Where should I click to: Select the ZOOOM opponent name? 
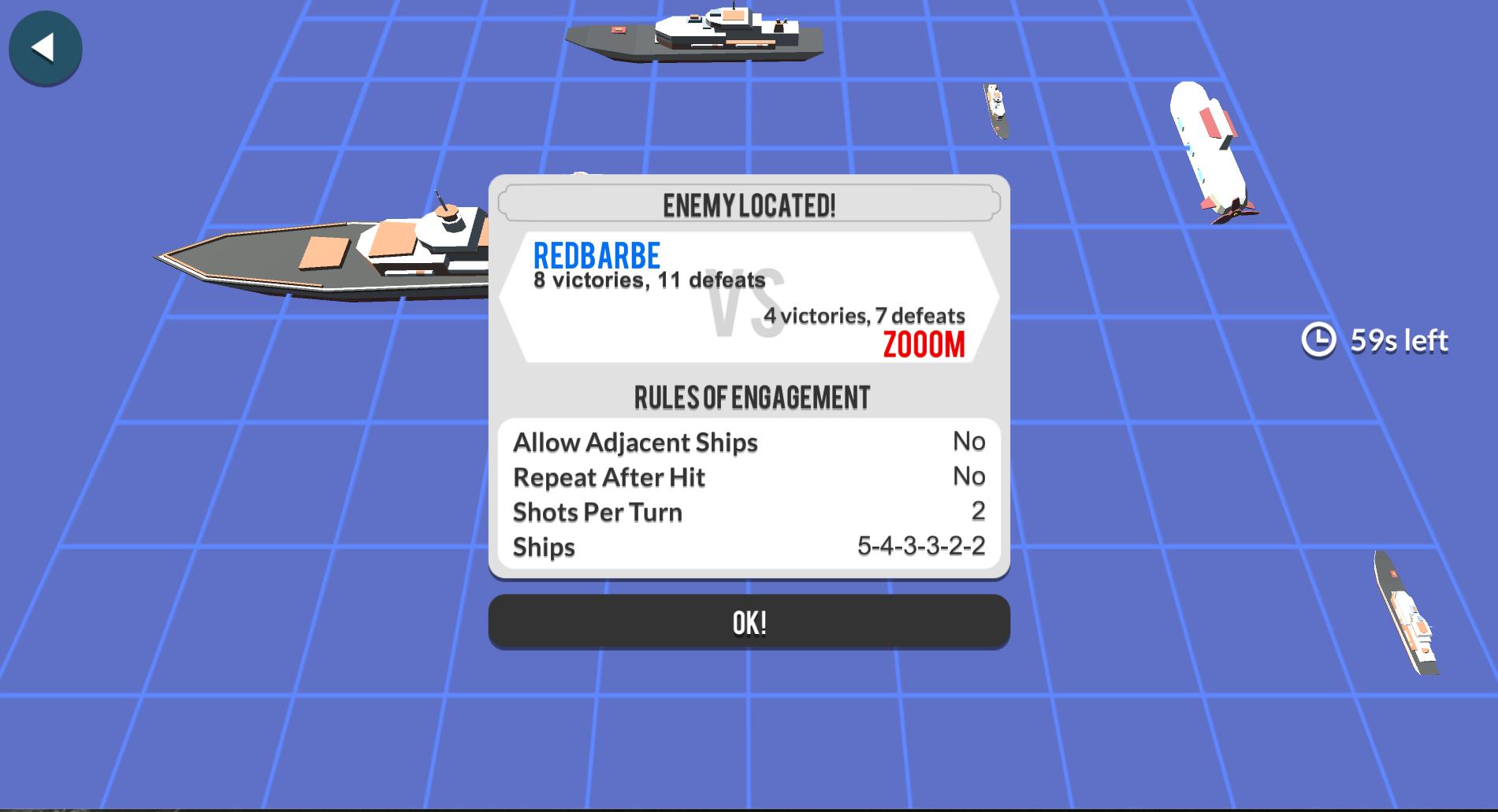pyautogui.click(x=924, y=344)
